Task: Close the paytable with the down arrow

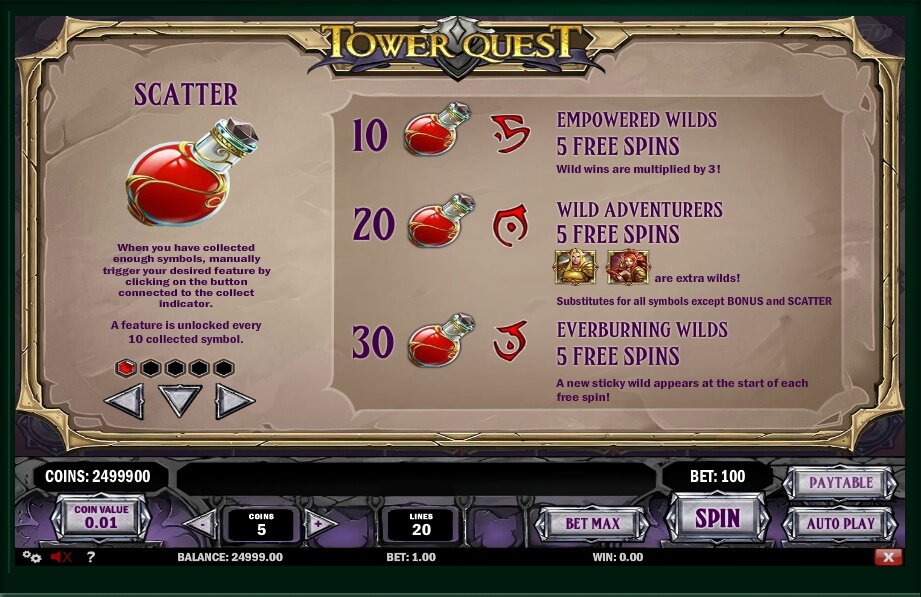Action: point(180,401)
